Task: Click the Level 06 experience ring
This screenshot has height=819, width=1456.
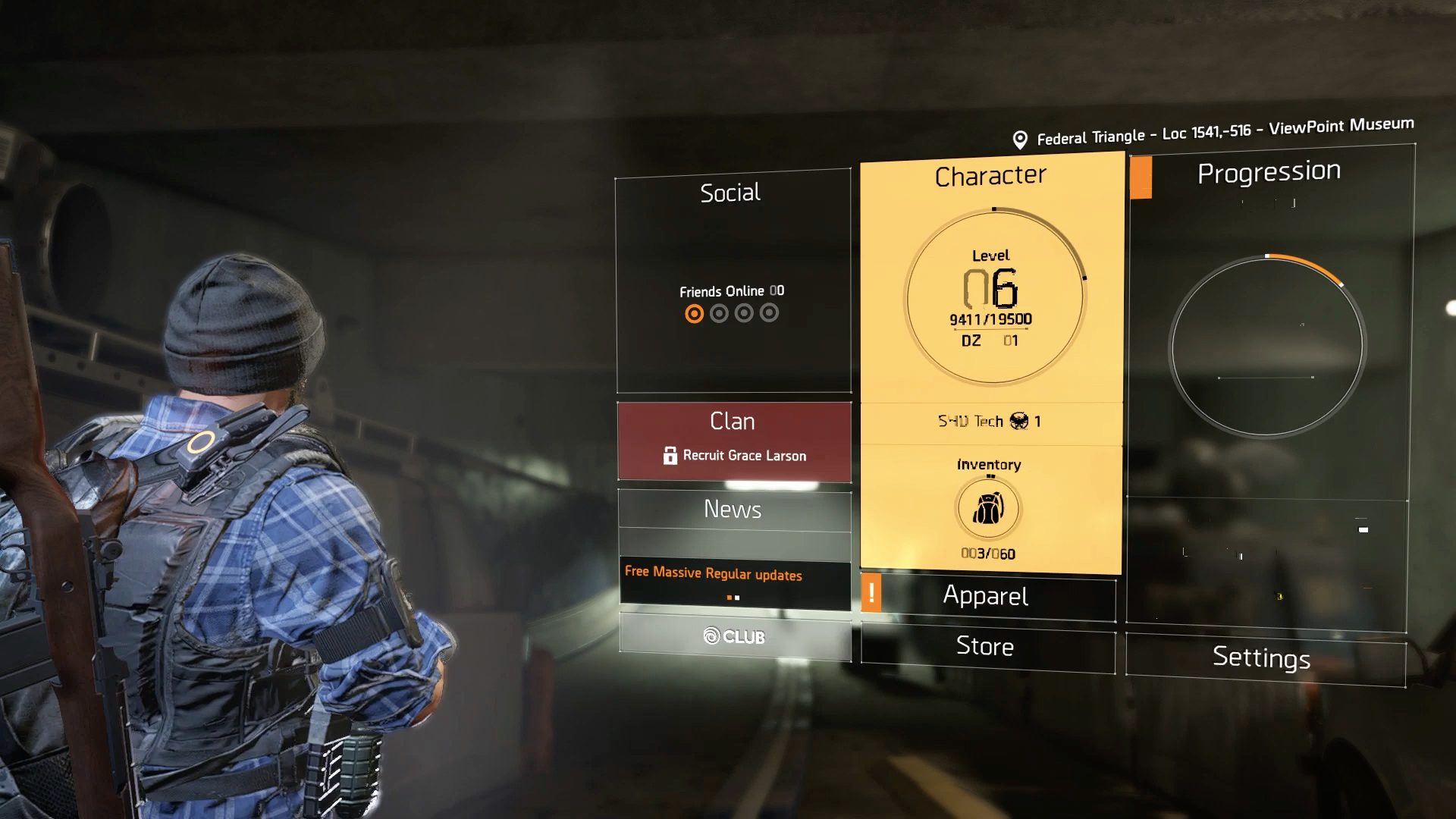Action: [993, 298]
